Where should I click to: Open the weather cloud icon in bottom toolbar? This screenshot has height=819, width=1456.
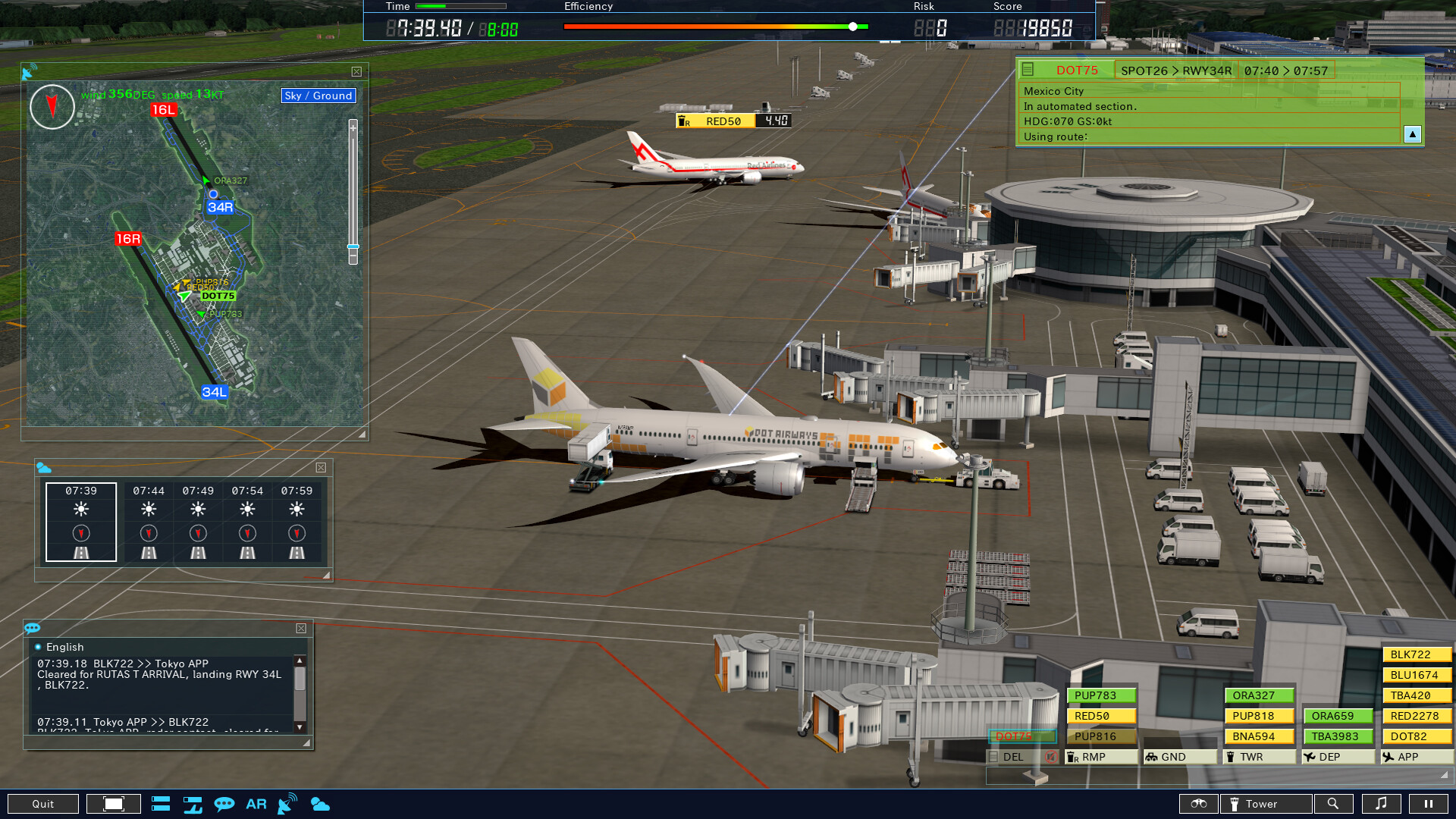pyautogui.click(x=322, y=804)
